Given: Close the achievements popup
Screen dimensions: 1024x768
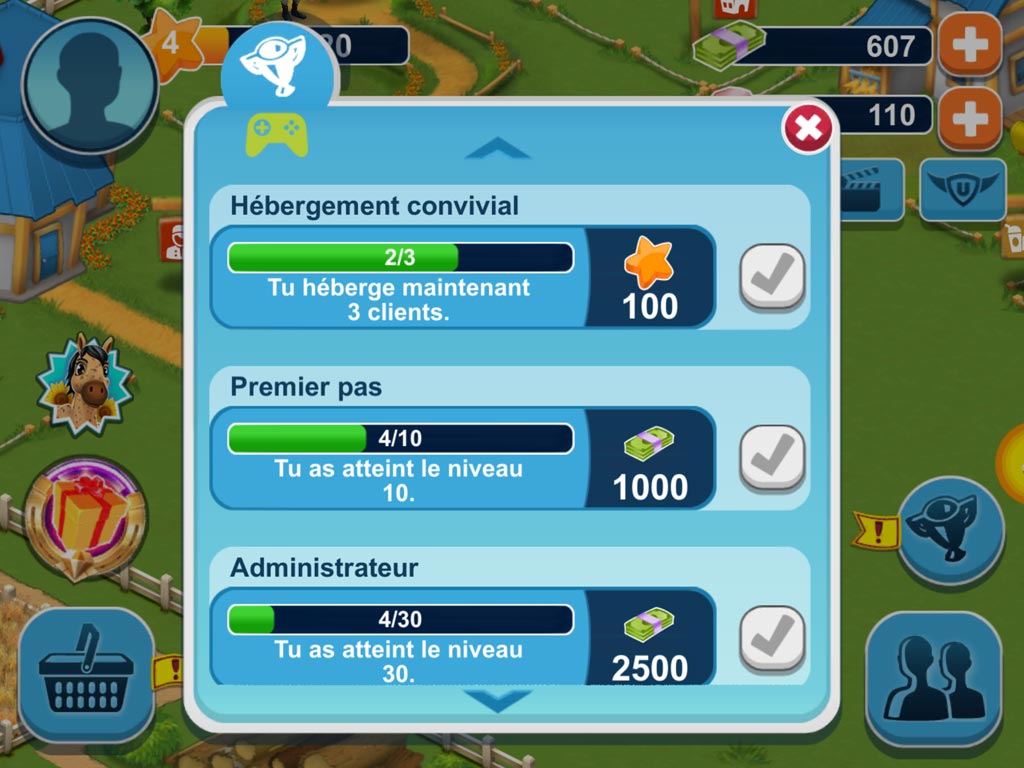Looking at the screenshot, I should click(x=807, y=128).
